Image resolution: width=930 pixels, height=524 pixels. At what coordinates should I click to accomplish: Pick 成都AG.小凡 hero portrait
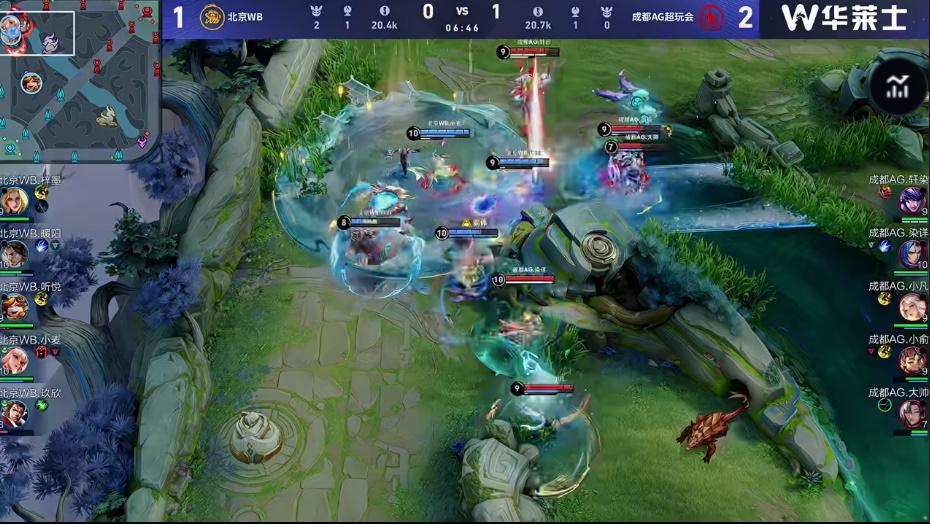(912, 307)
